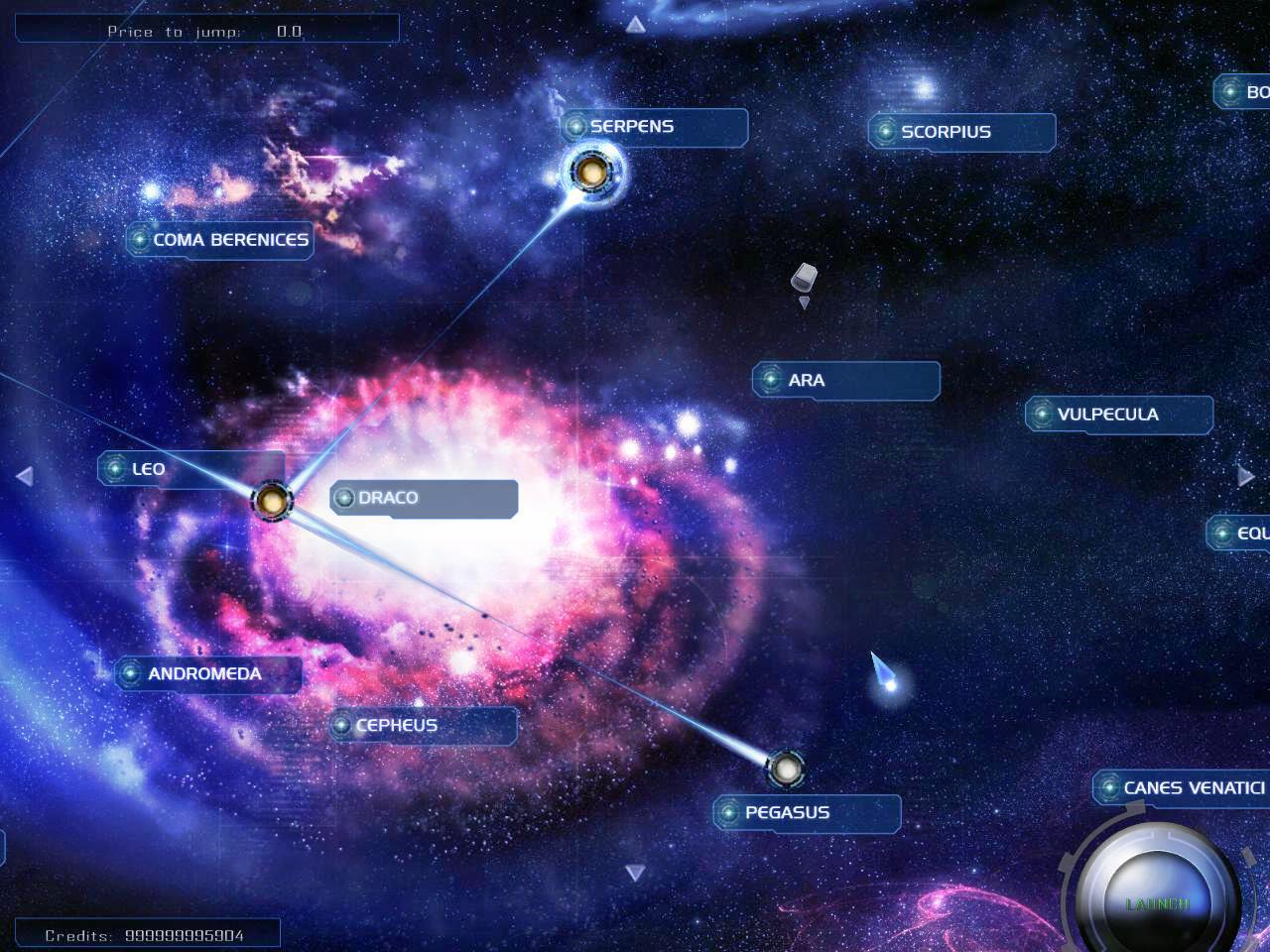This screenshot has width=1270, height=952.
Task: Select the Cepheus constellation icon
Action: [x=344, y=725]
